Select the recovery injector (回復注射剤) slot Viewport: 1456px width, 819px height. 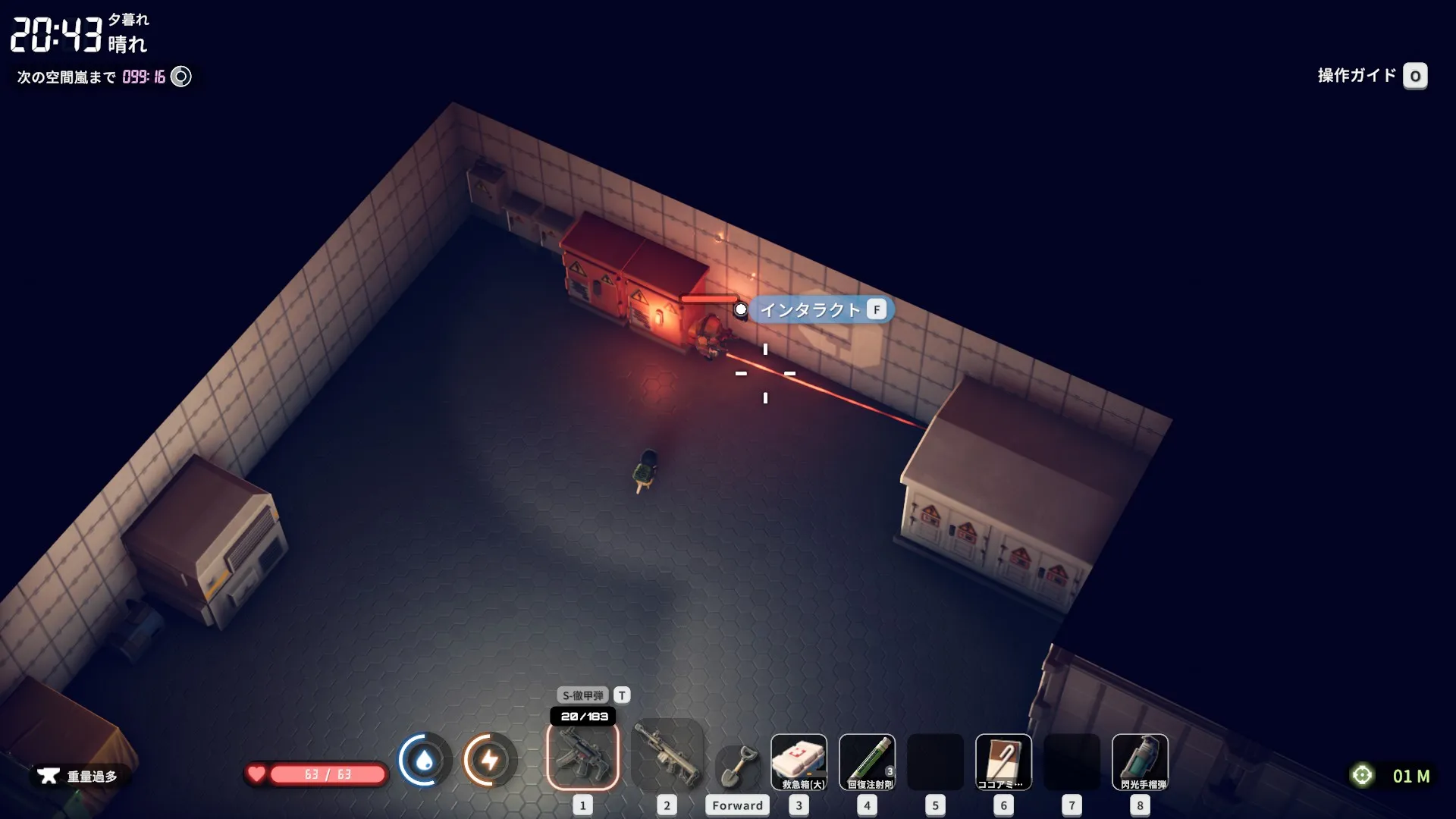867,761
